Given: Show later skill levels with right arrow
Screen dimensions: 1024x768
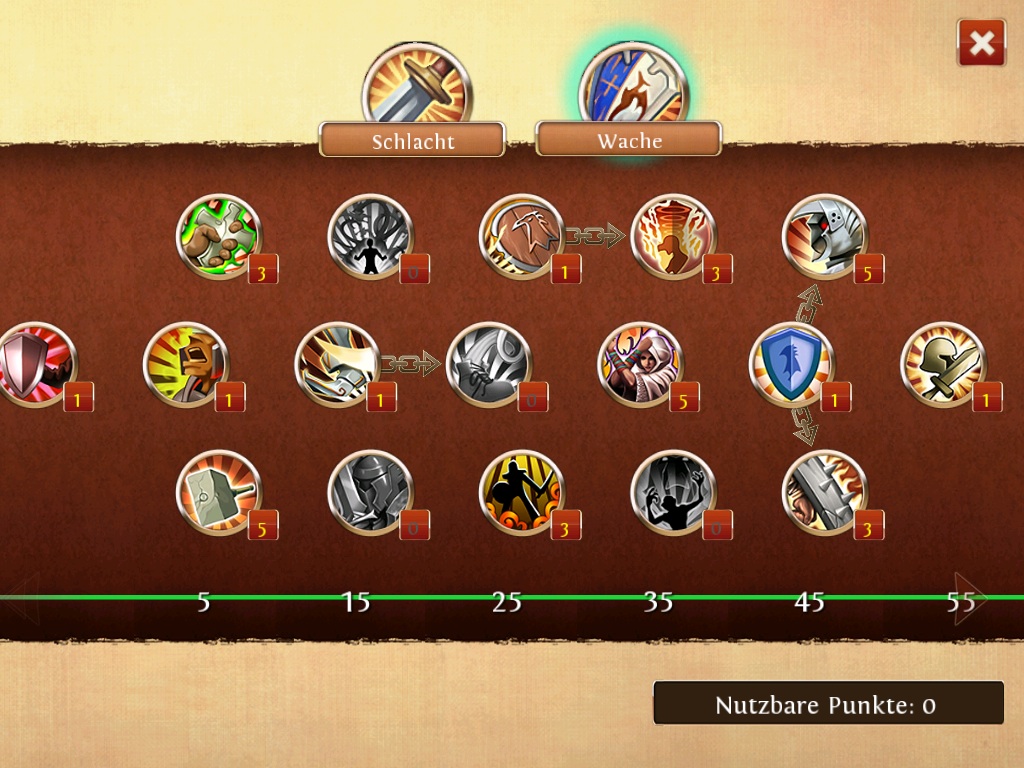Looking at the screenshot, I should (x=968, y=599).
